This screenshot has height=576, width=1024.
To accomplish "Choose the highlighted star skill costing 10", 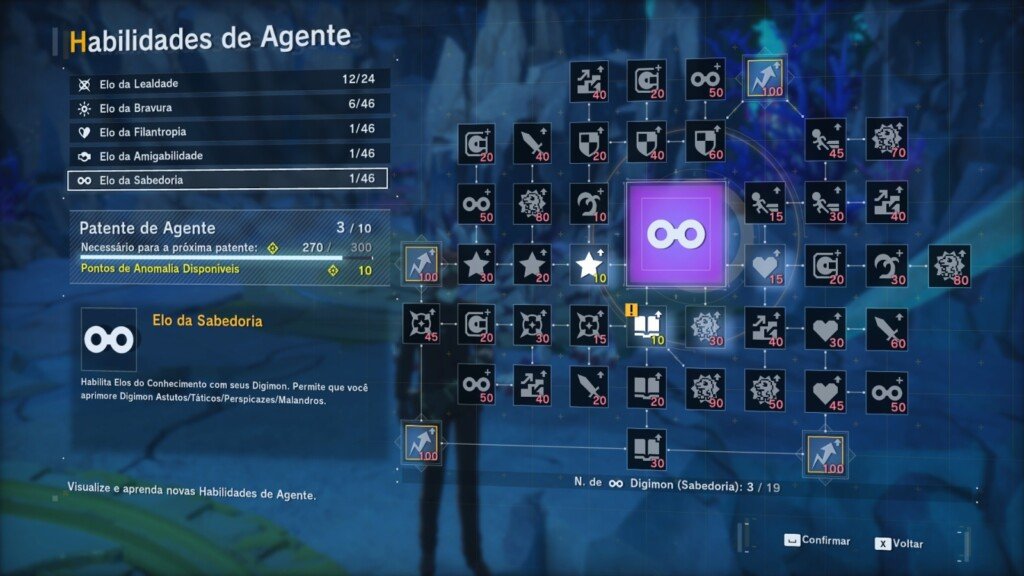I will pos(589,265).
